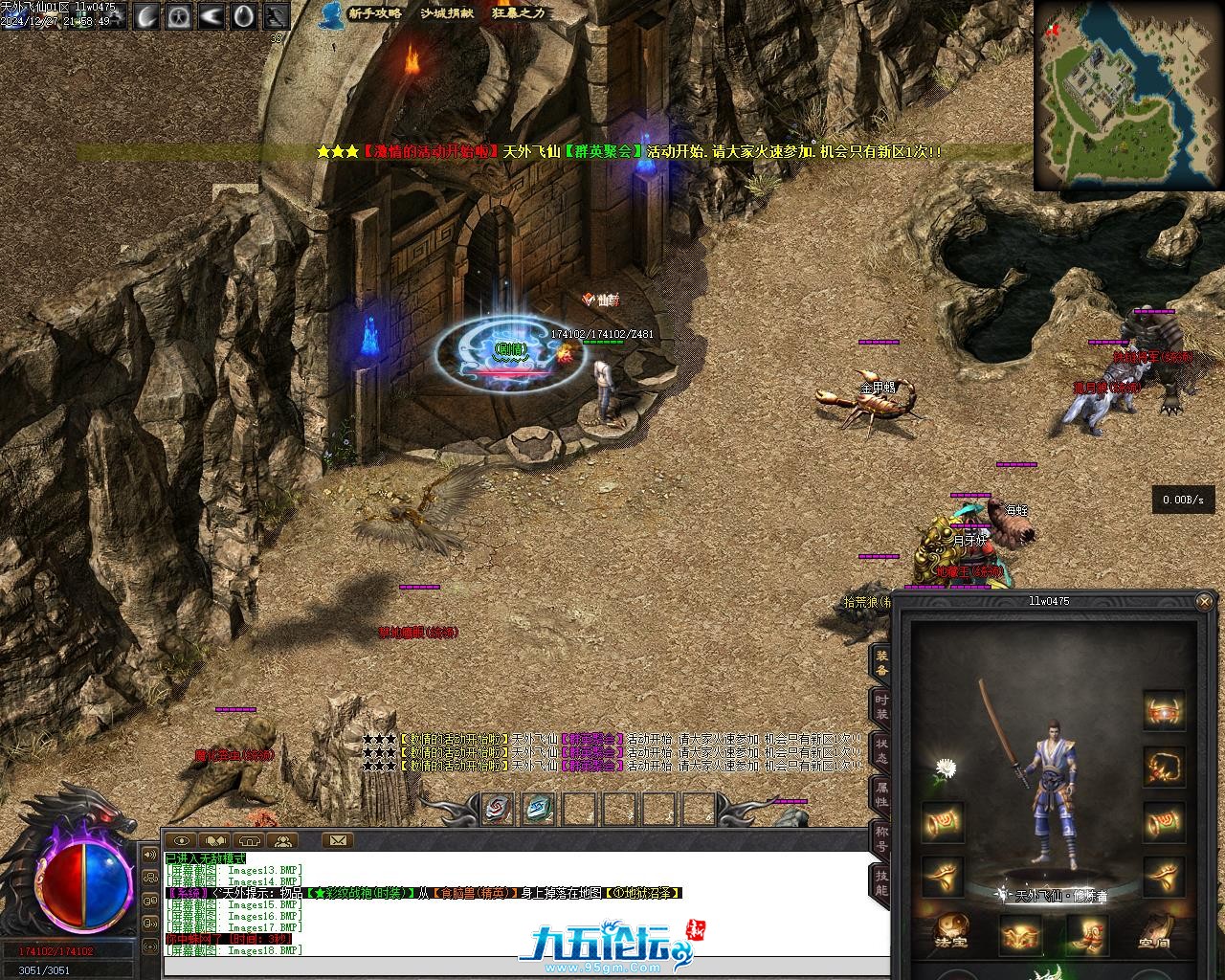This screenshot has width=1225, height=980.
Task: Open the 新手攻略 beginner guide
Action: pyautogui.click(x=374, y=13)
